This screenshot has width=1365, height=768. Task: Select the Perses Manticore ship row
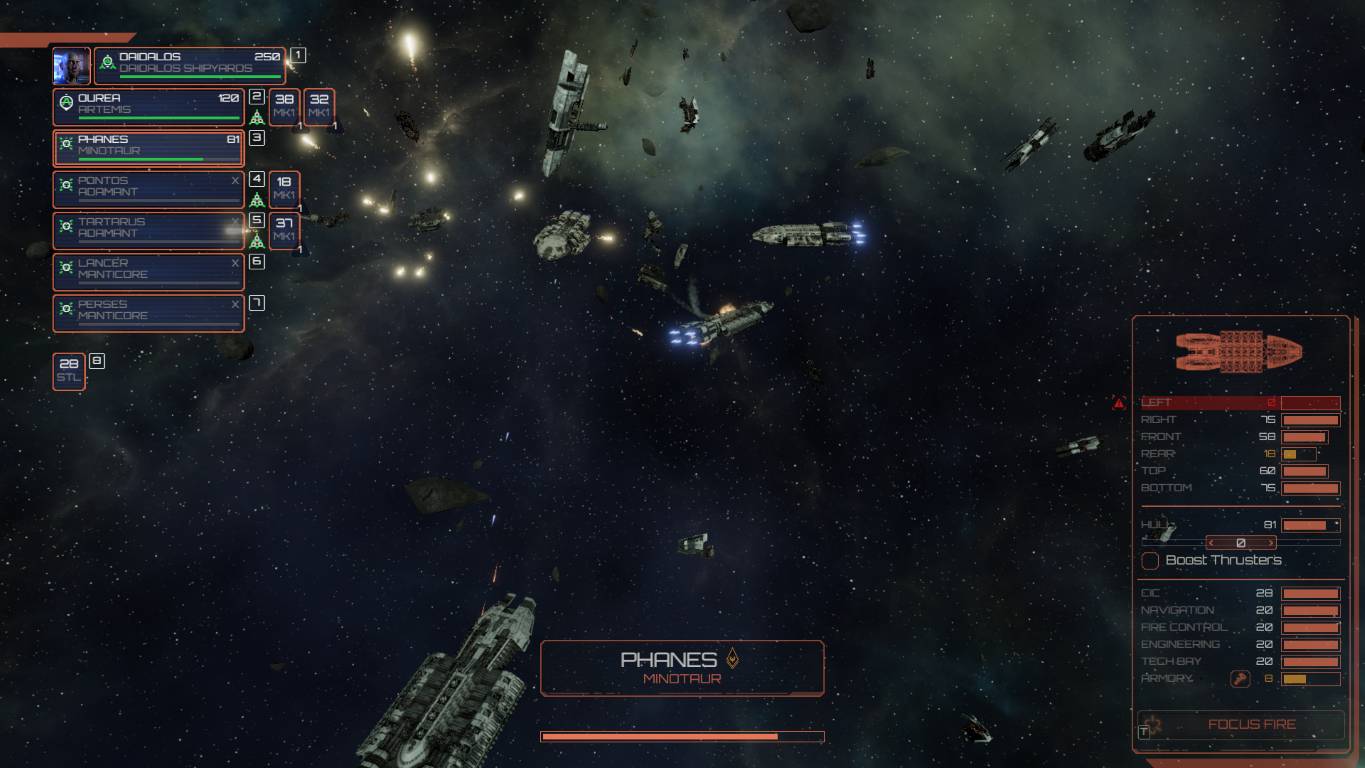pyautogui.click(x=149, y=312)
